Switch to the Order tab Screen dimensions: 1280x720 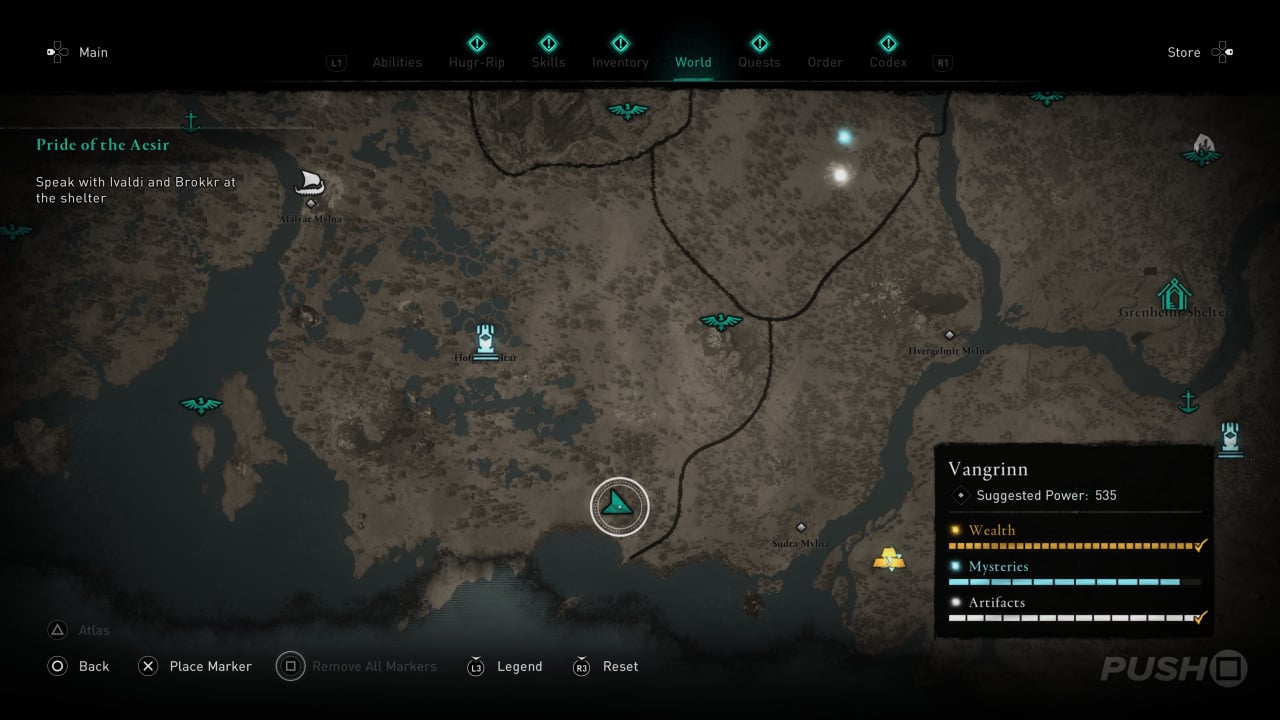point(825,62)
